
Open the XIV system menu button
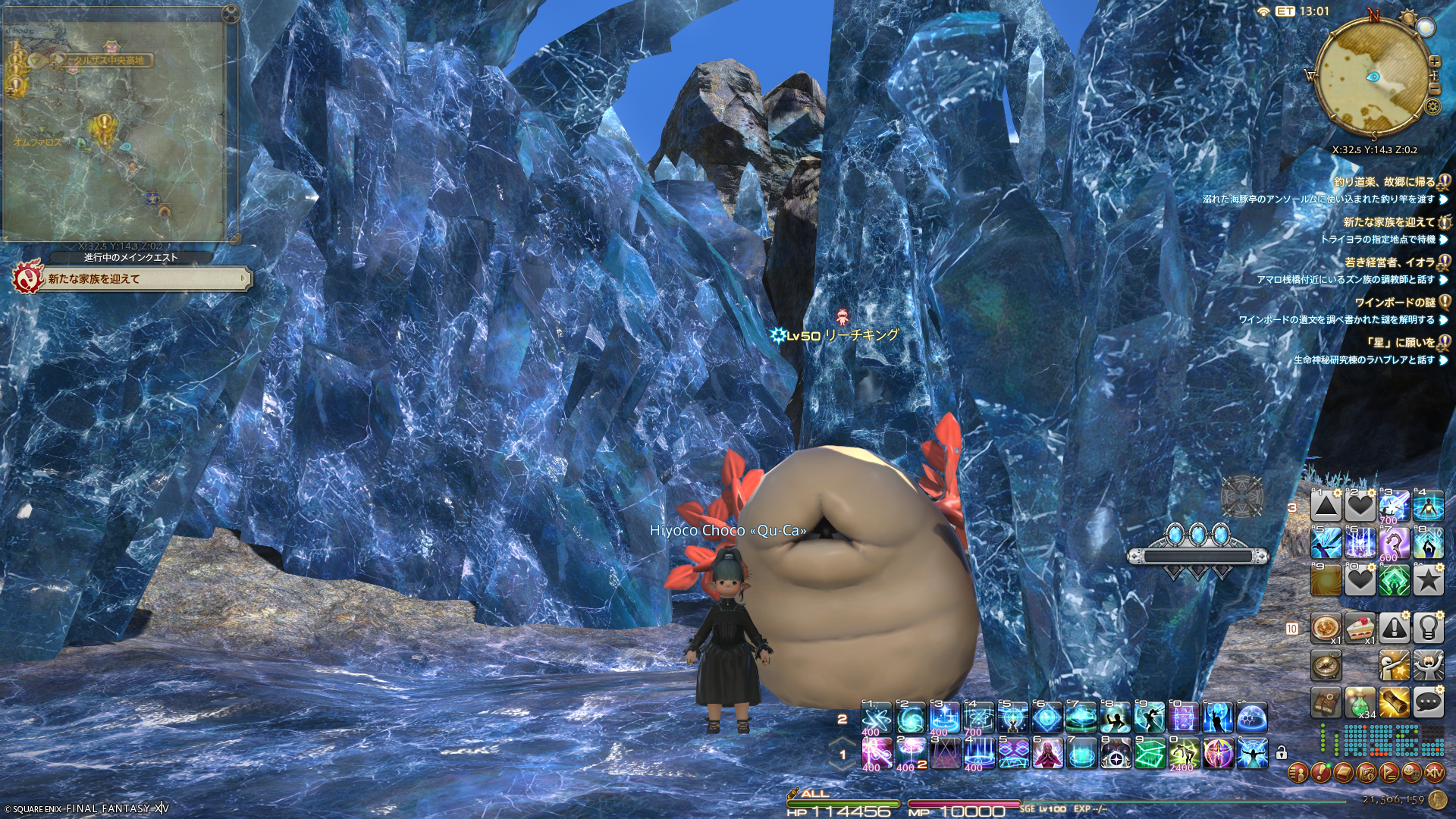pos(1434,773)
